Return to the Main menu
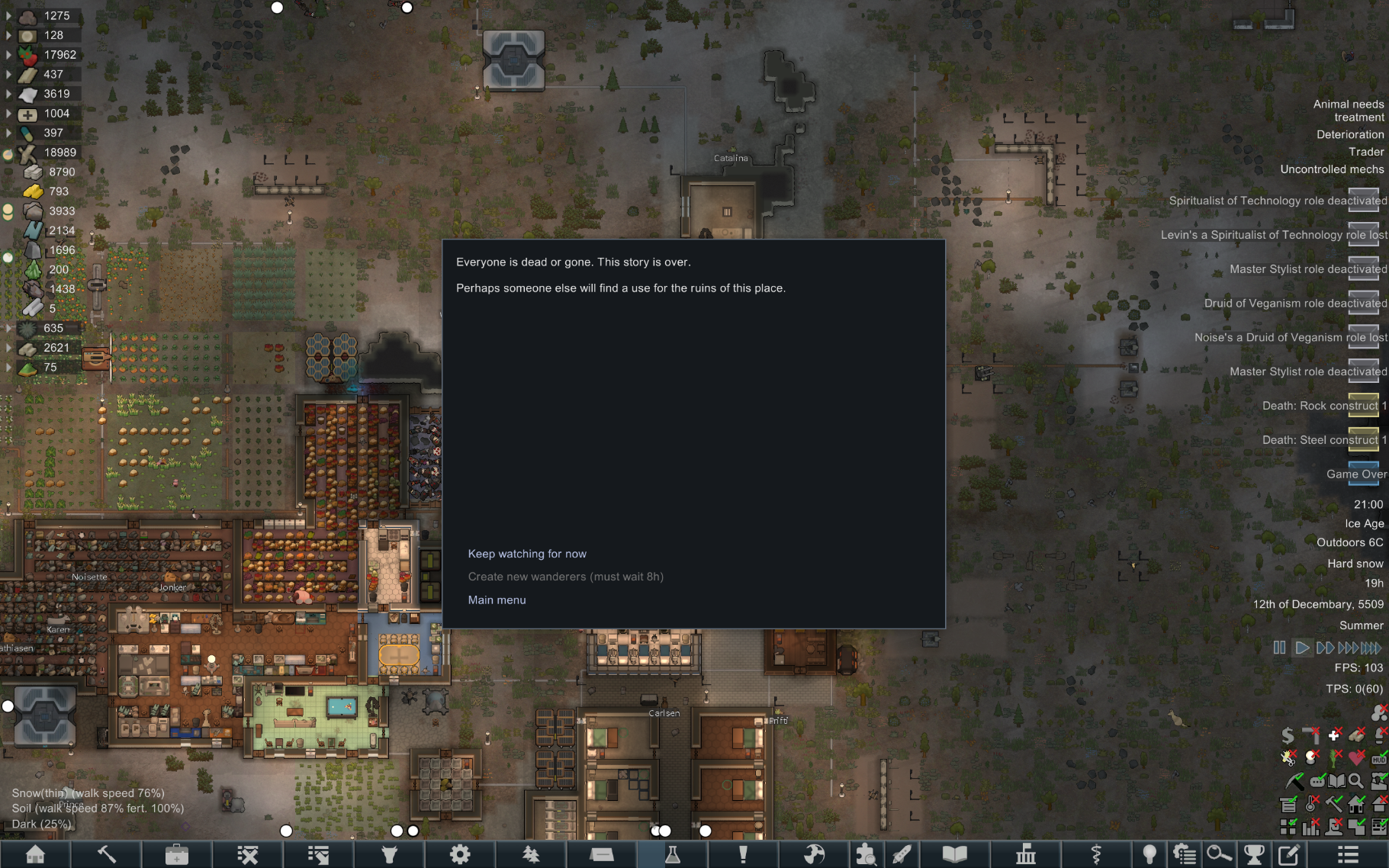 coord(497,600)
